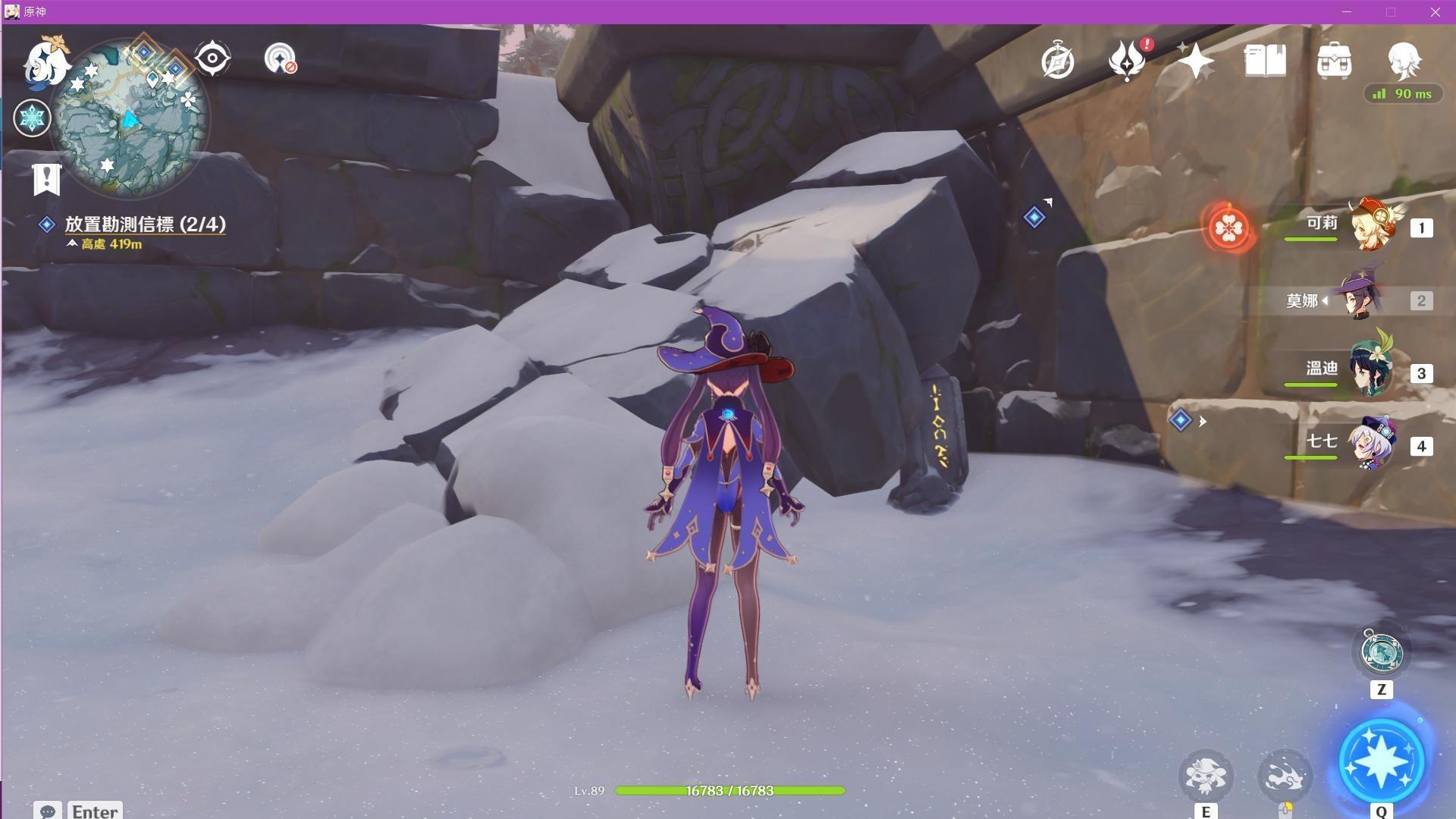Open the character profile head icon
Image resolution: width=1456 pixels, height=819 pixels.
1404,59
